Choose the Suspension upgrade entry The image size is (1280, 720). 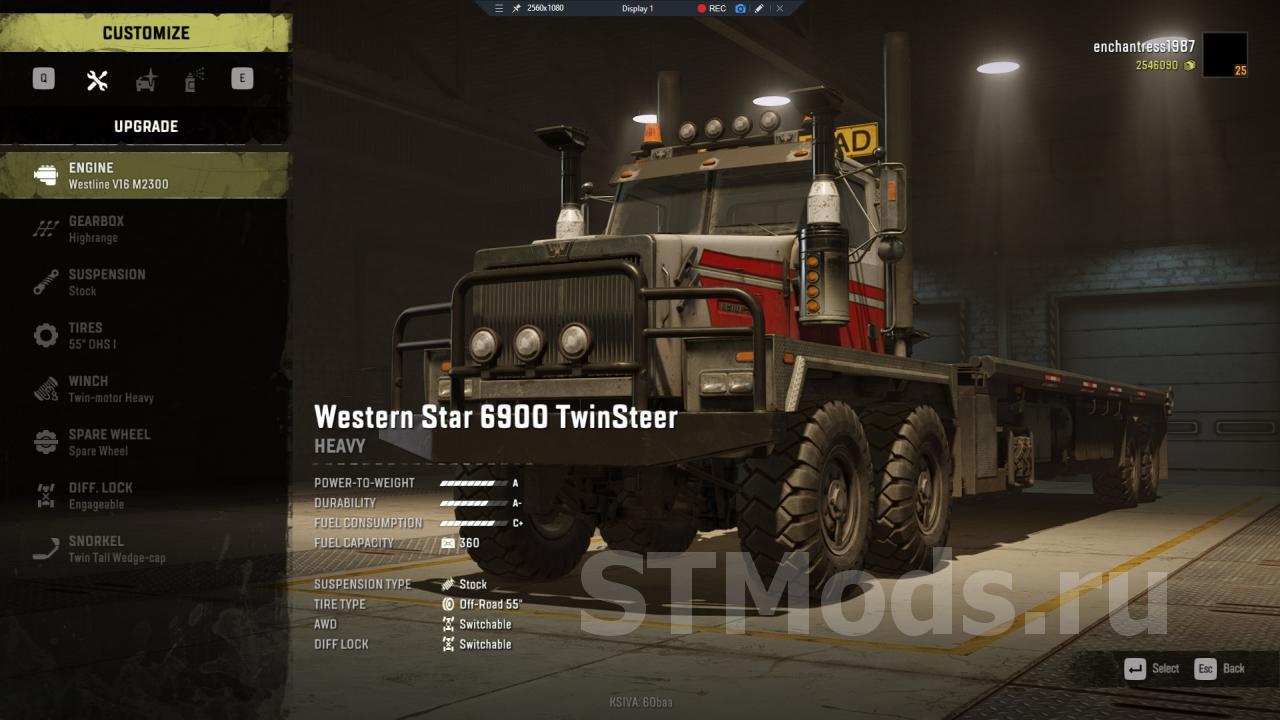(x=145, y=282)
